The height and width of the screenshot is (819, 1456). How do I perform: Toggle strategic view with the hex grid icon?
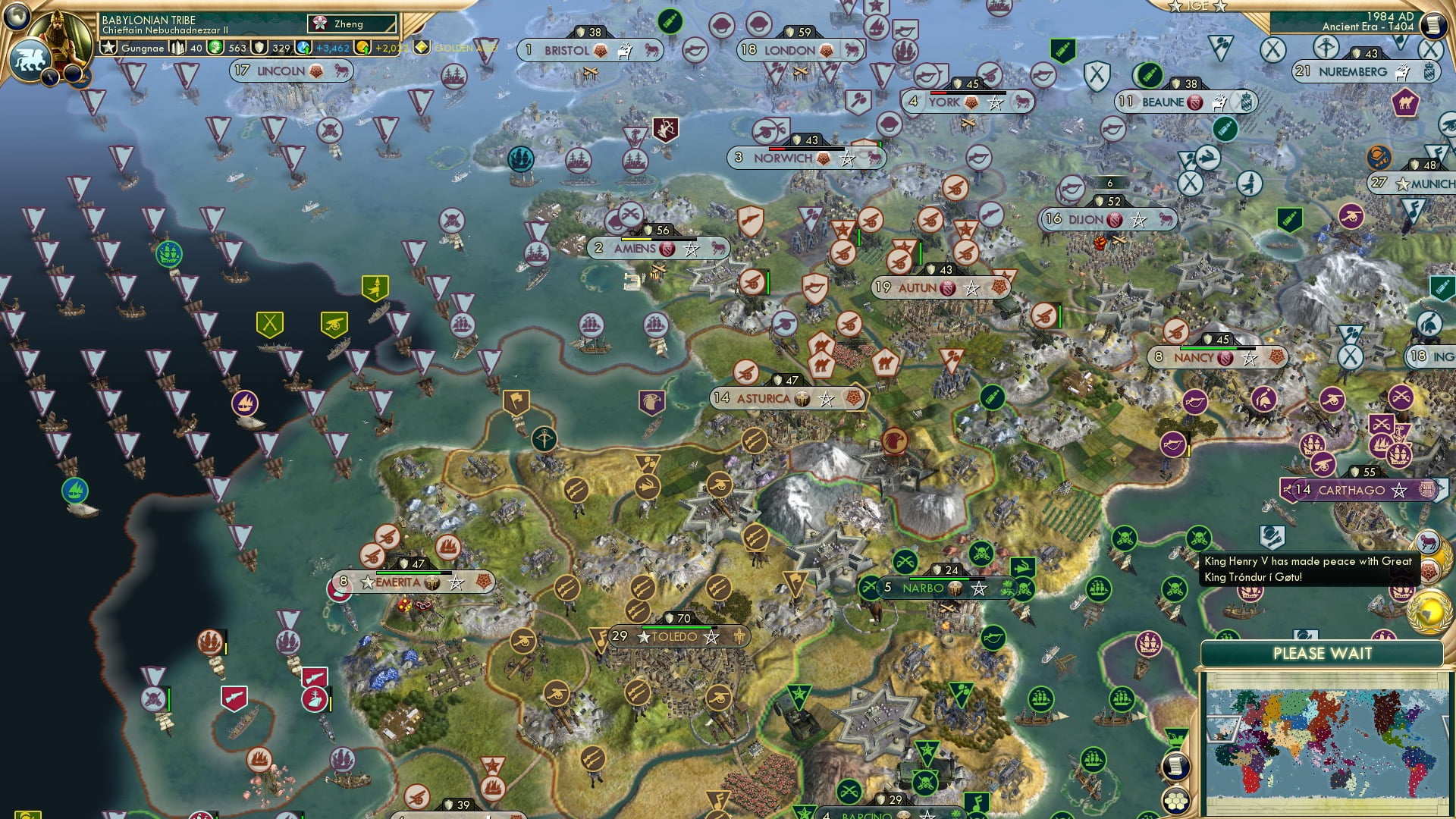pos(1175,802)
